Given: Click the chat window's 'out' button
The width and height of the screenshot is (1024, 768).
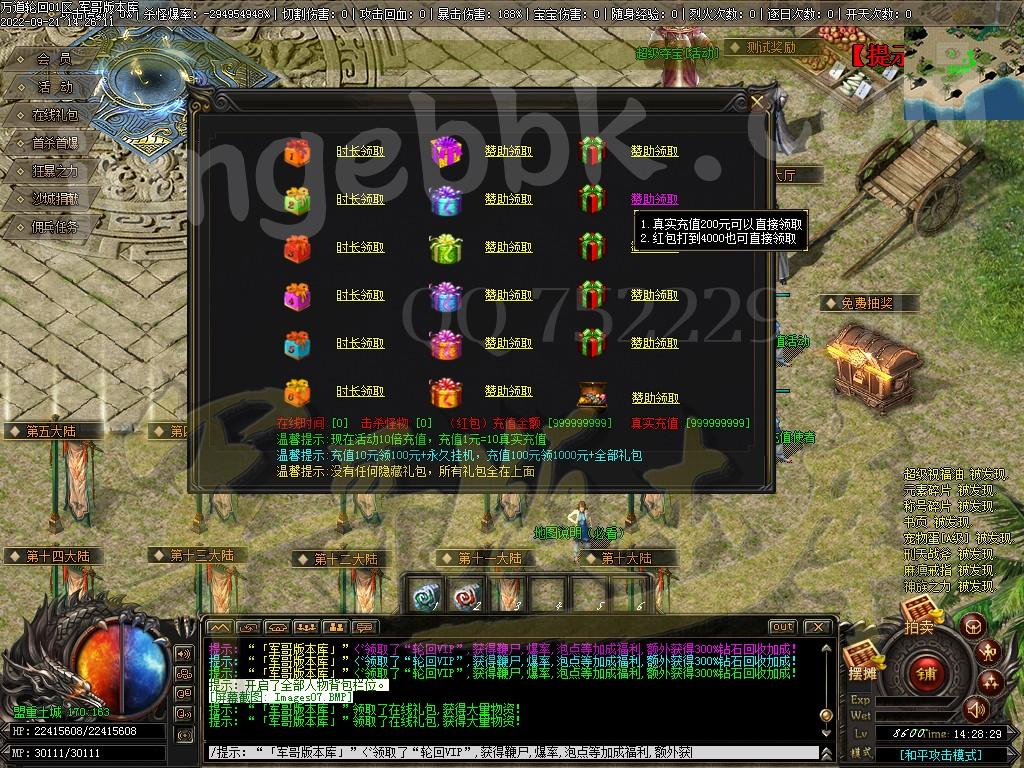Looking at the screenshot, I should 783,627.
